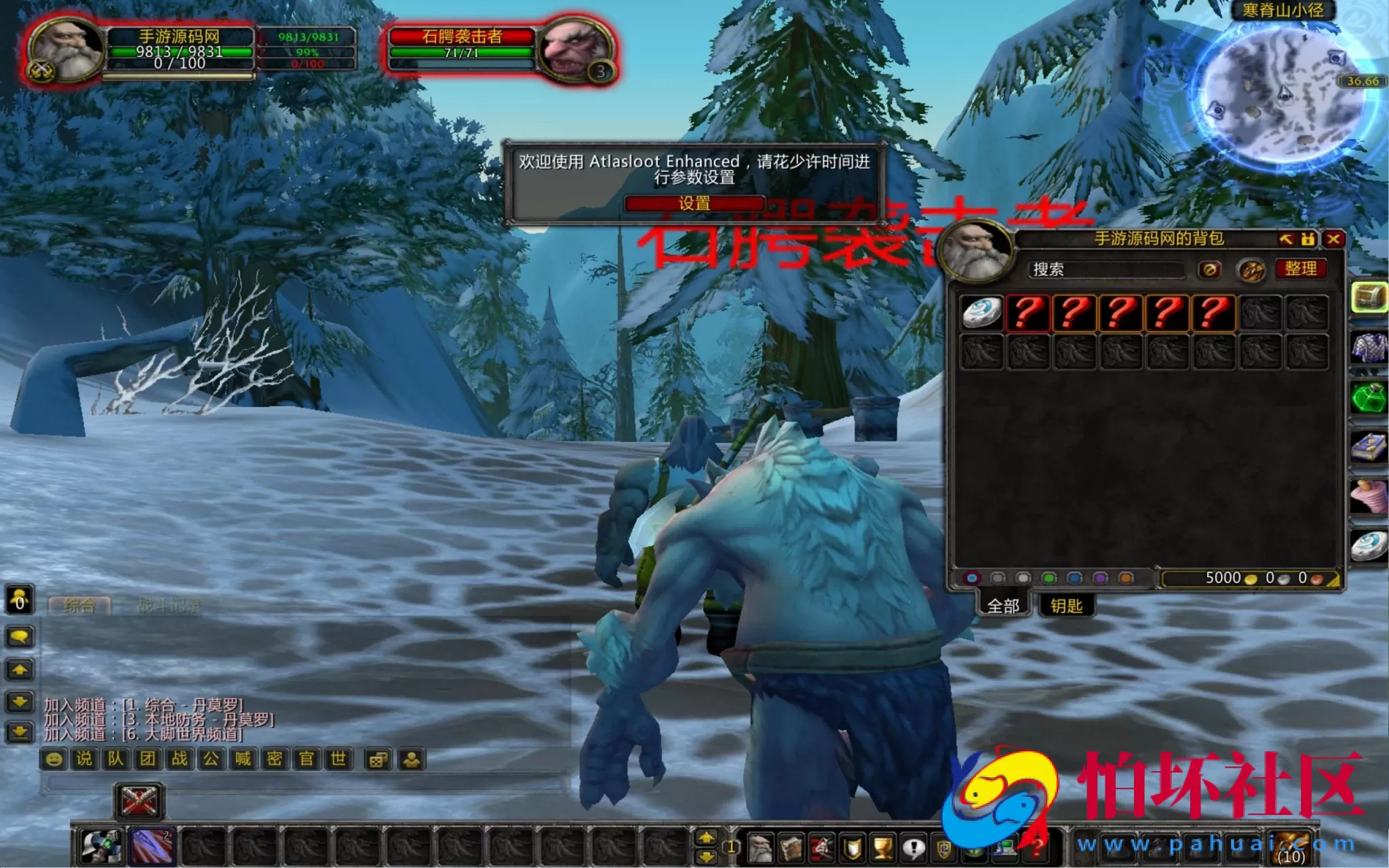Open the achievements trophy icon
The height and width of the screenshot is (868, 1389).
point(882,848)
